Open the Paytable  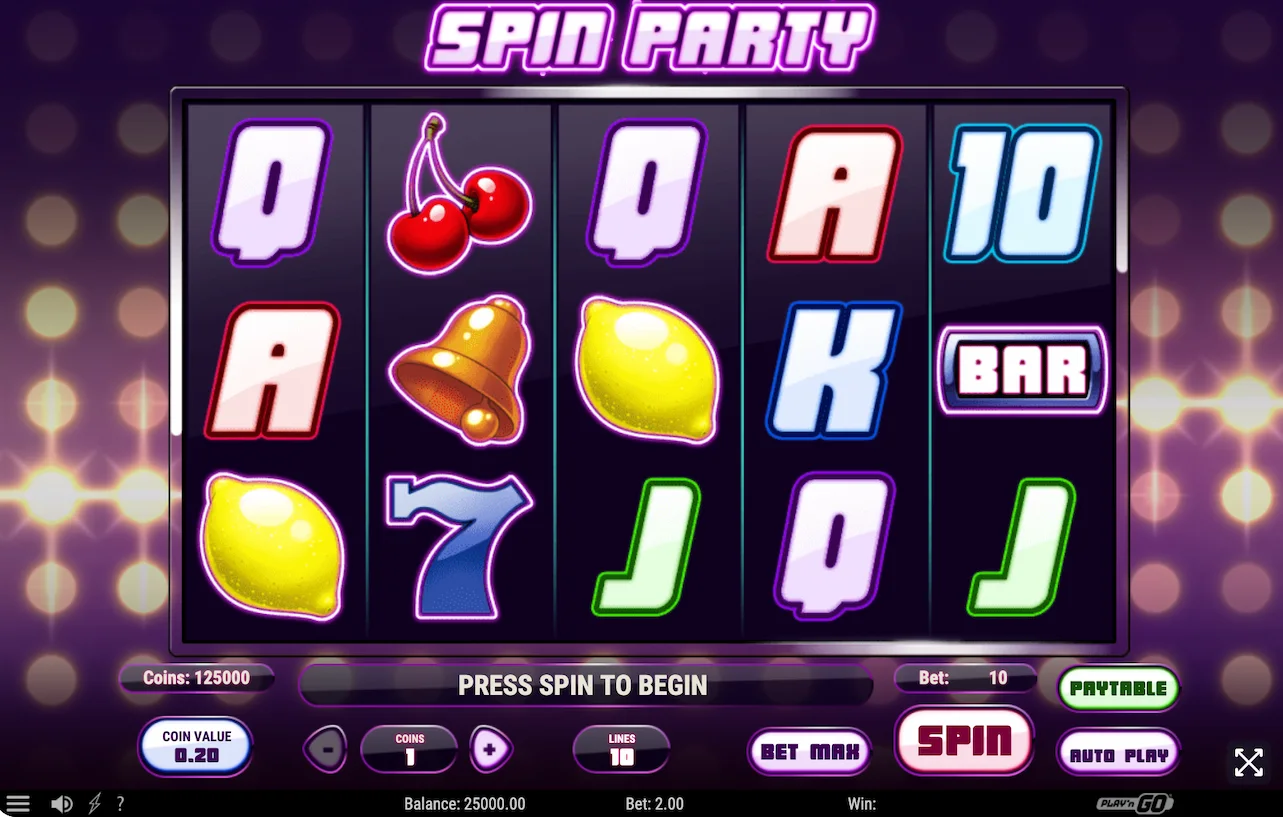coord(1118,688)
